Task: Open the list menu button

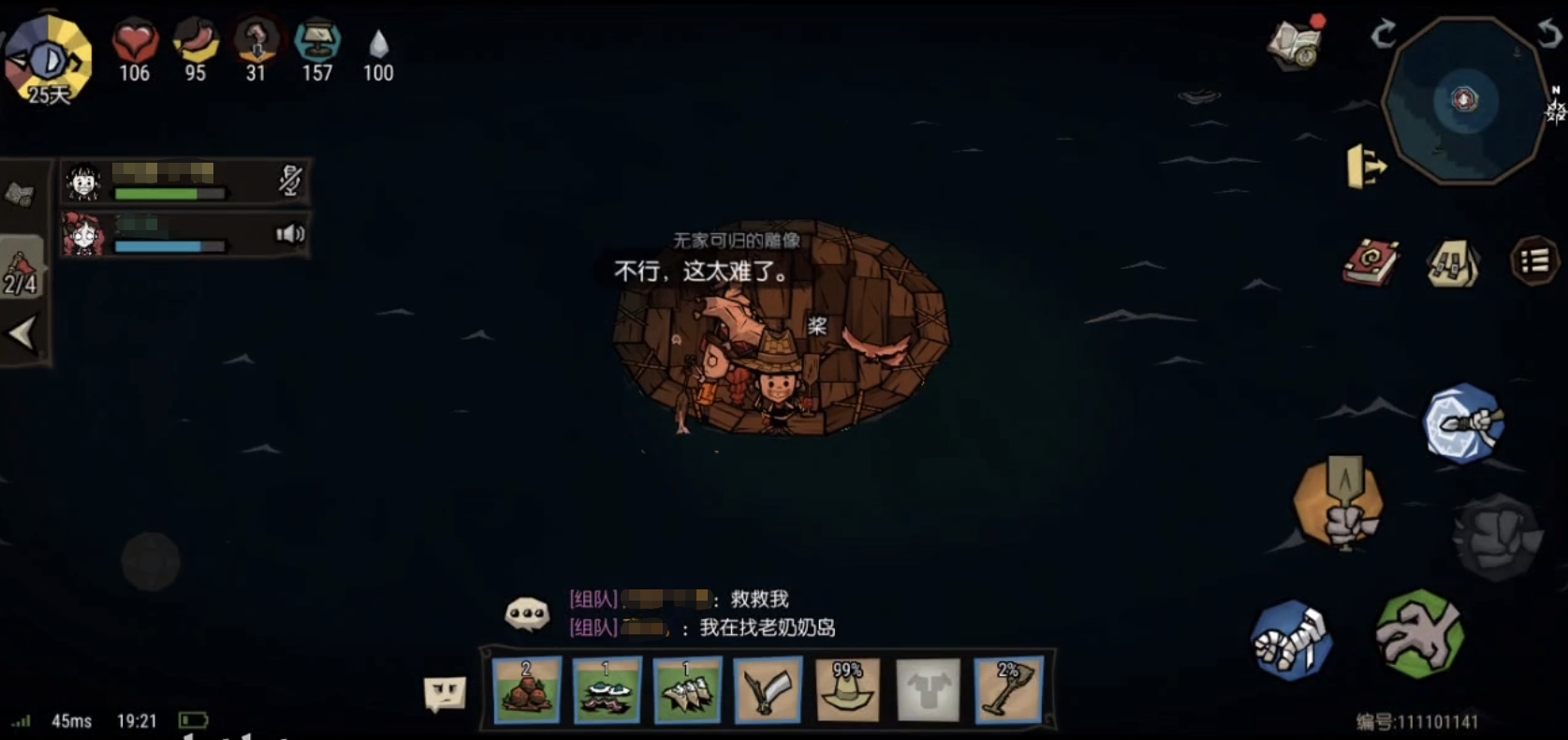Action: coord(1534,262)
